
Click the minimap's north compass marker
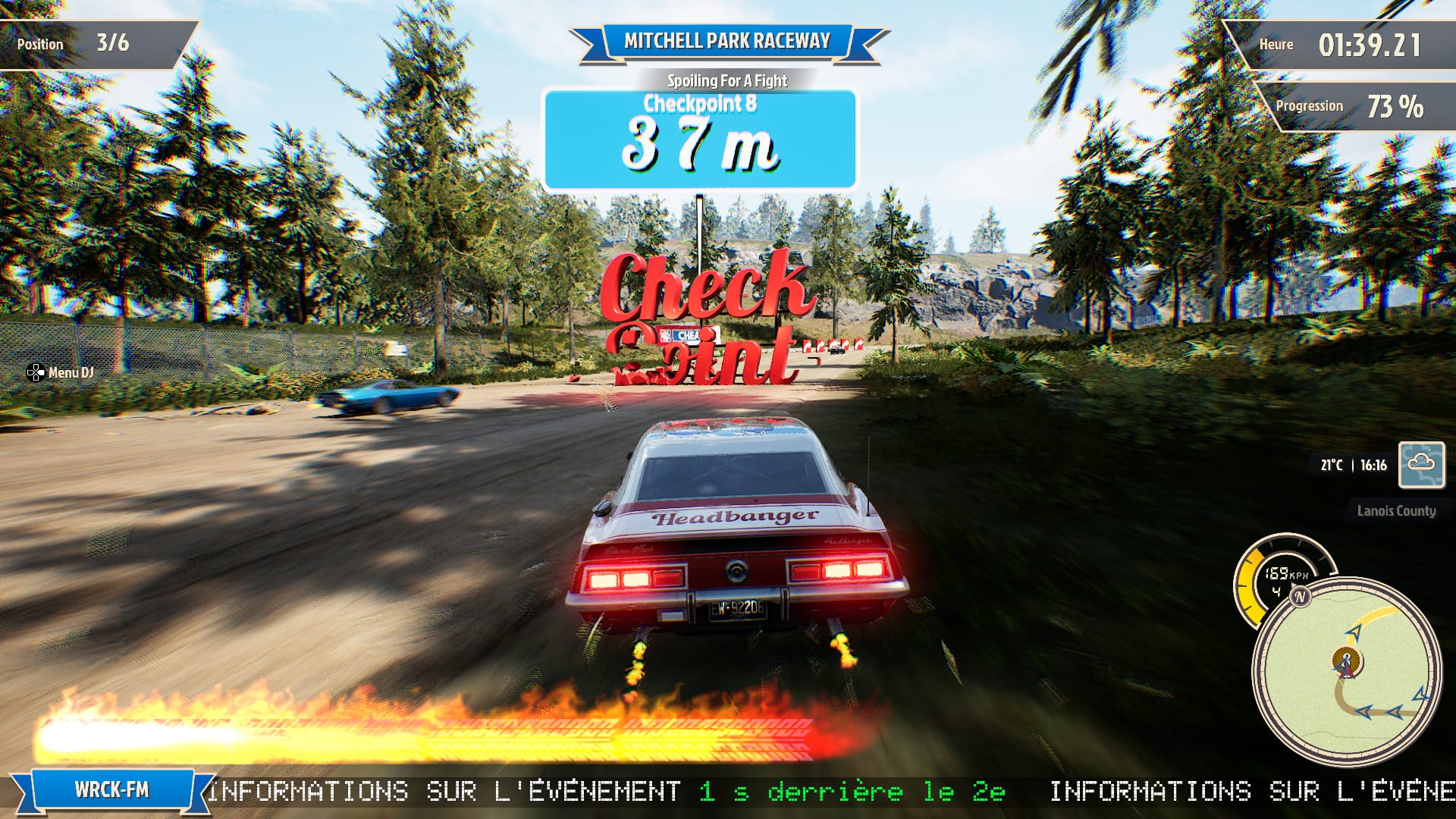point(1301,597)
